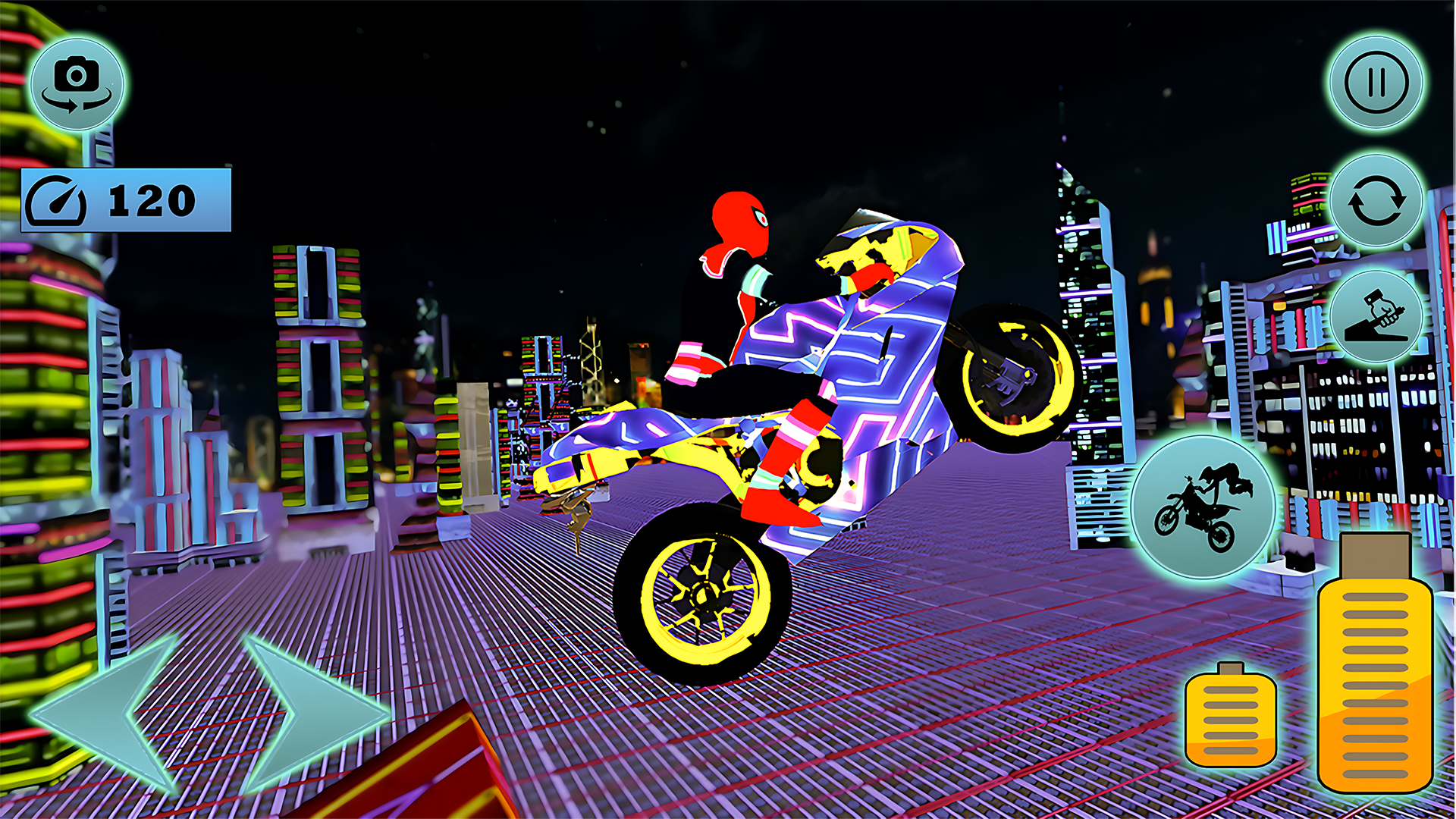Pause the game with the pause button
The height and width of the screenshot is (819, 1456).
(1377, 83)
